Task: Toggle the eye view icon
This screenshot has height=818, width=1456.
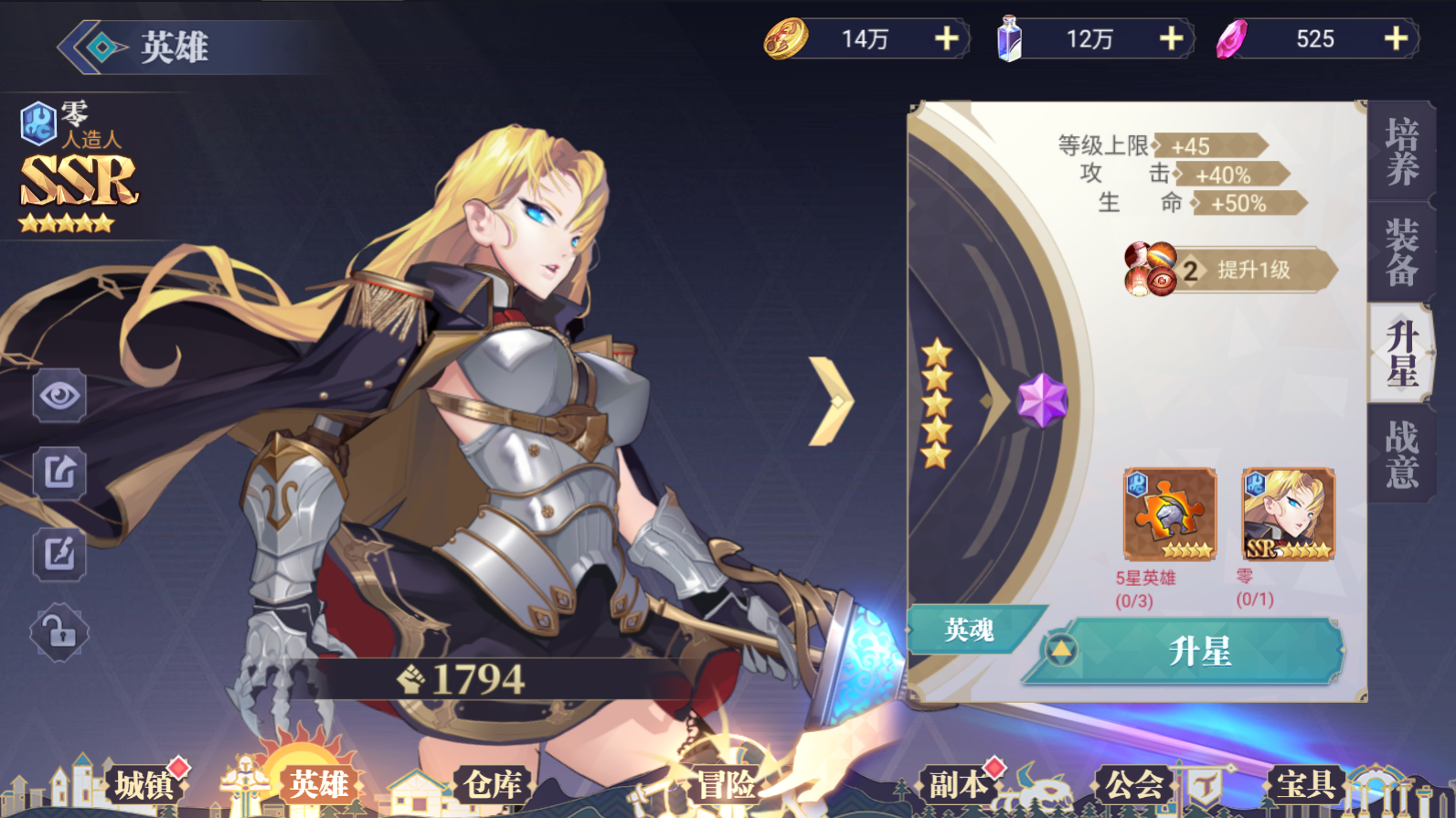Action: pos(59,396)
